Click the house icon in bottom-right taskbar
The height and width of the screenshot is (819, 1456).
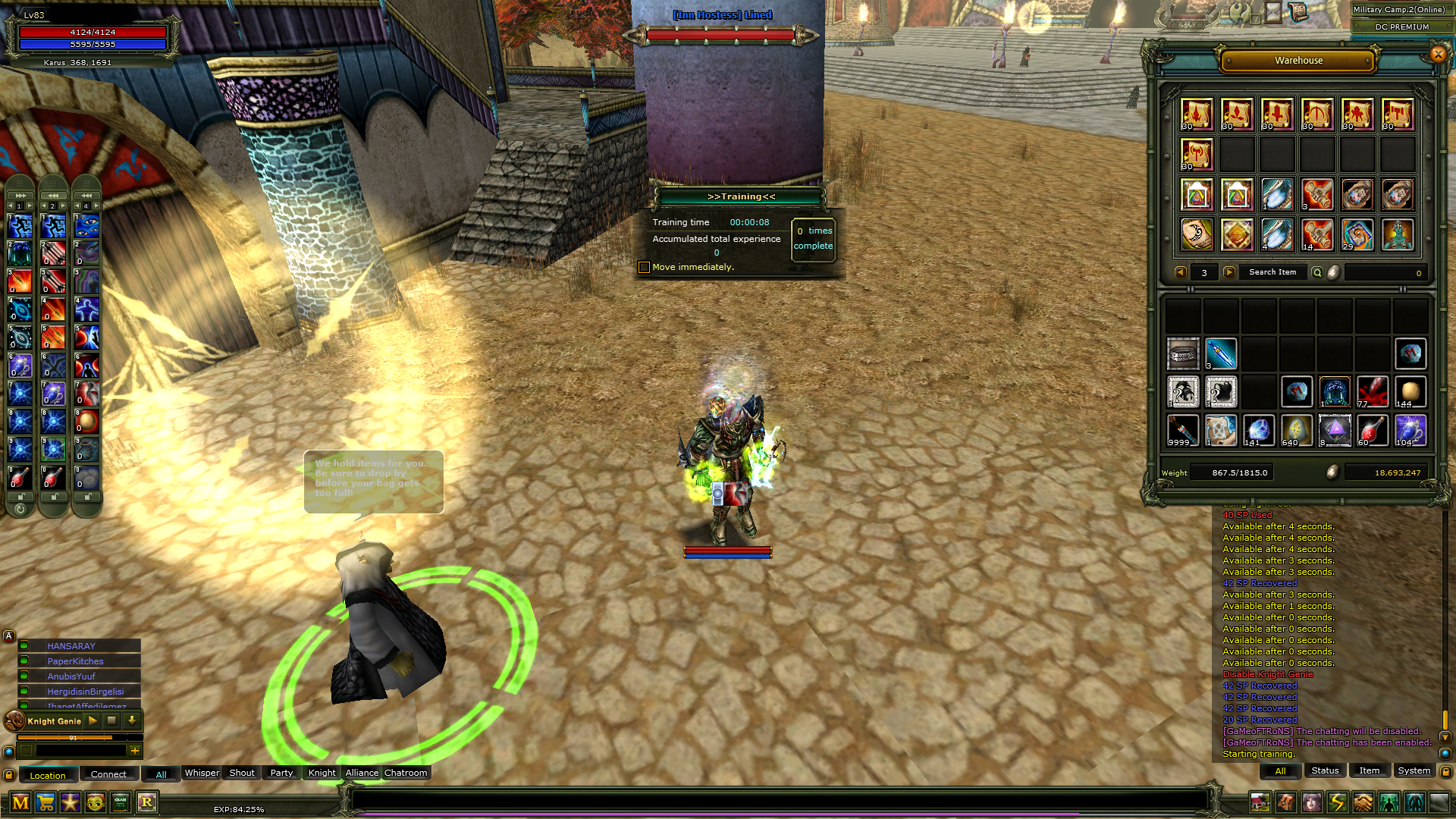1261,802
